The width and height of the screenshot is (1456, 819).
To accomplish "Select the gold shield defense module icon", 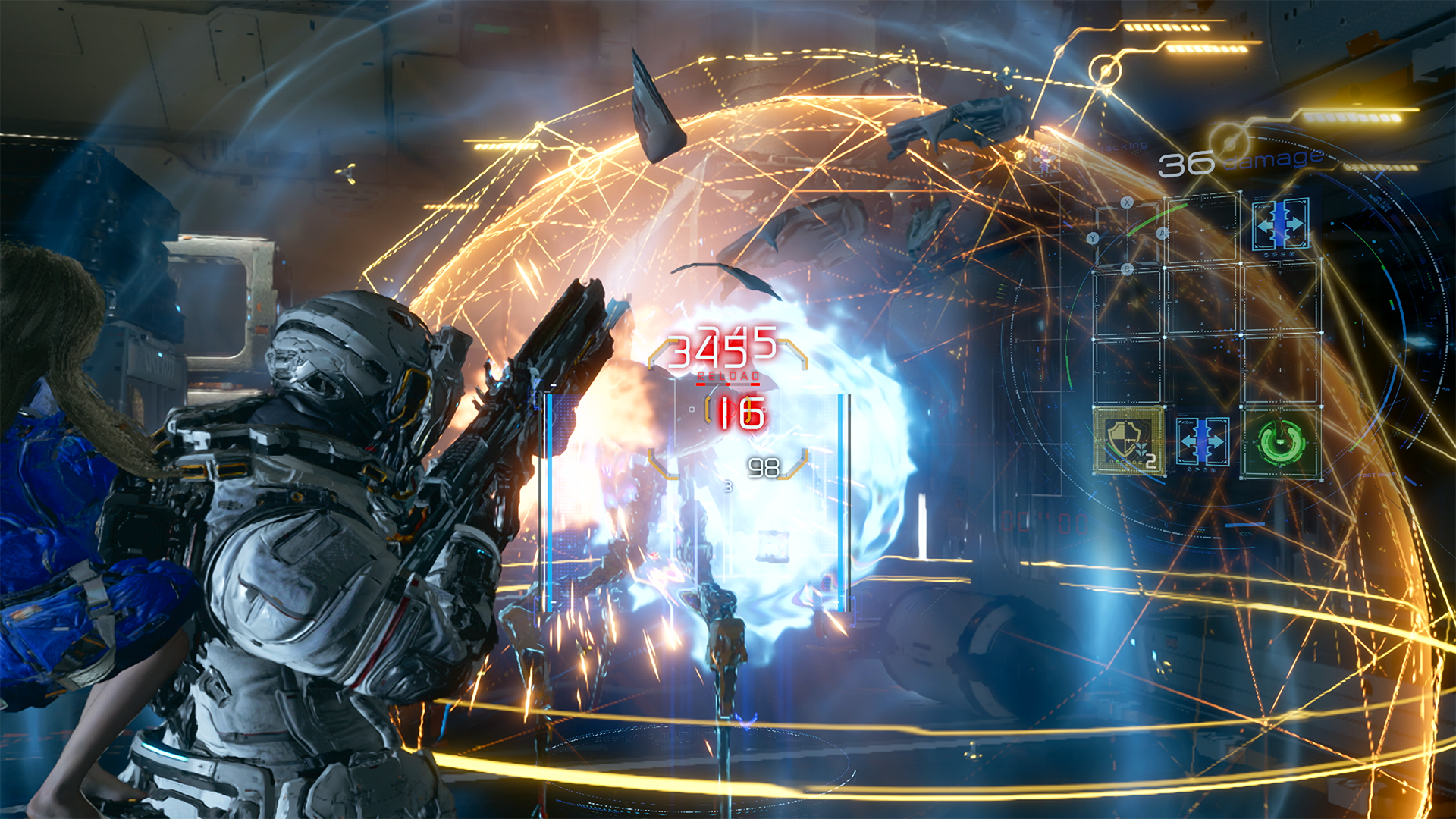I will [1128, 440].
